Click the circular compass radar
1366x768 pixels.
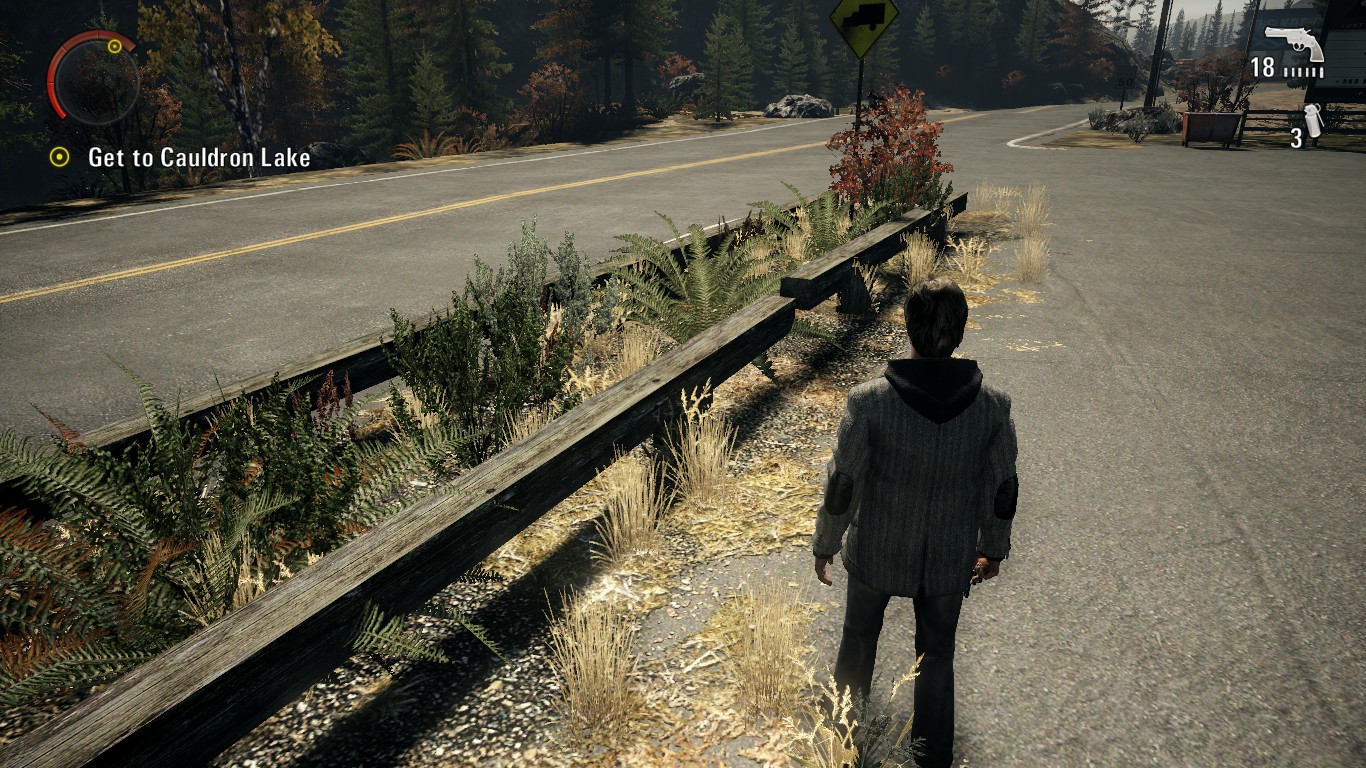[x=93, y=78]
